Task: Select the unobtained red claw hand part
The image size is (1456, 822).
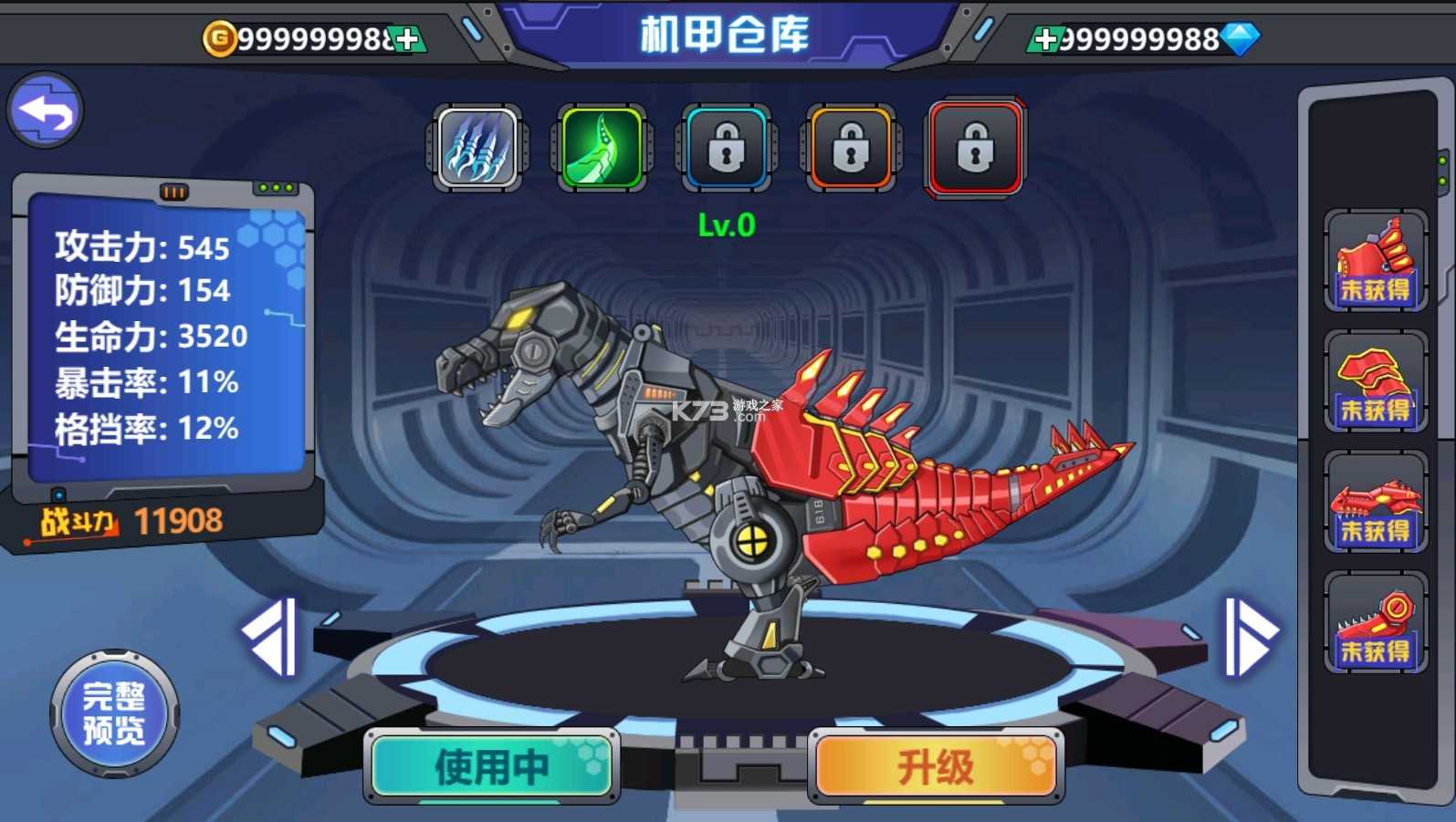Action: pos(1376,261)
